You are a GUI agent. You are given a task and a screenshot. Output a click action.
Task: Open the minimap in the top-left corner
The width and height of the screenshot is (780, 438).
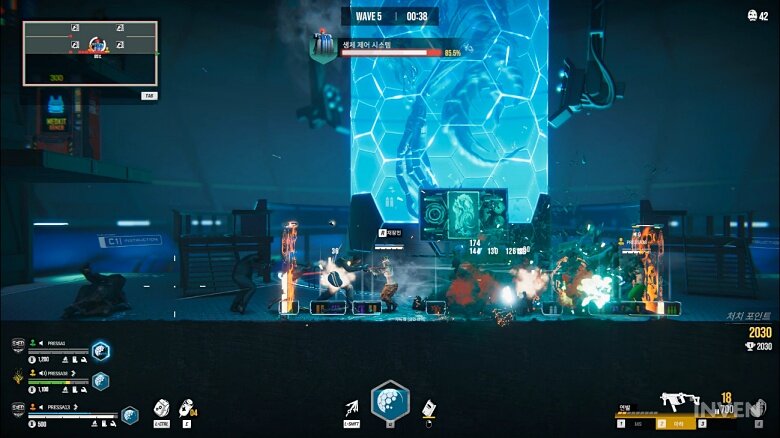[90, 53]
